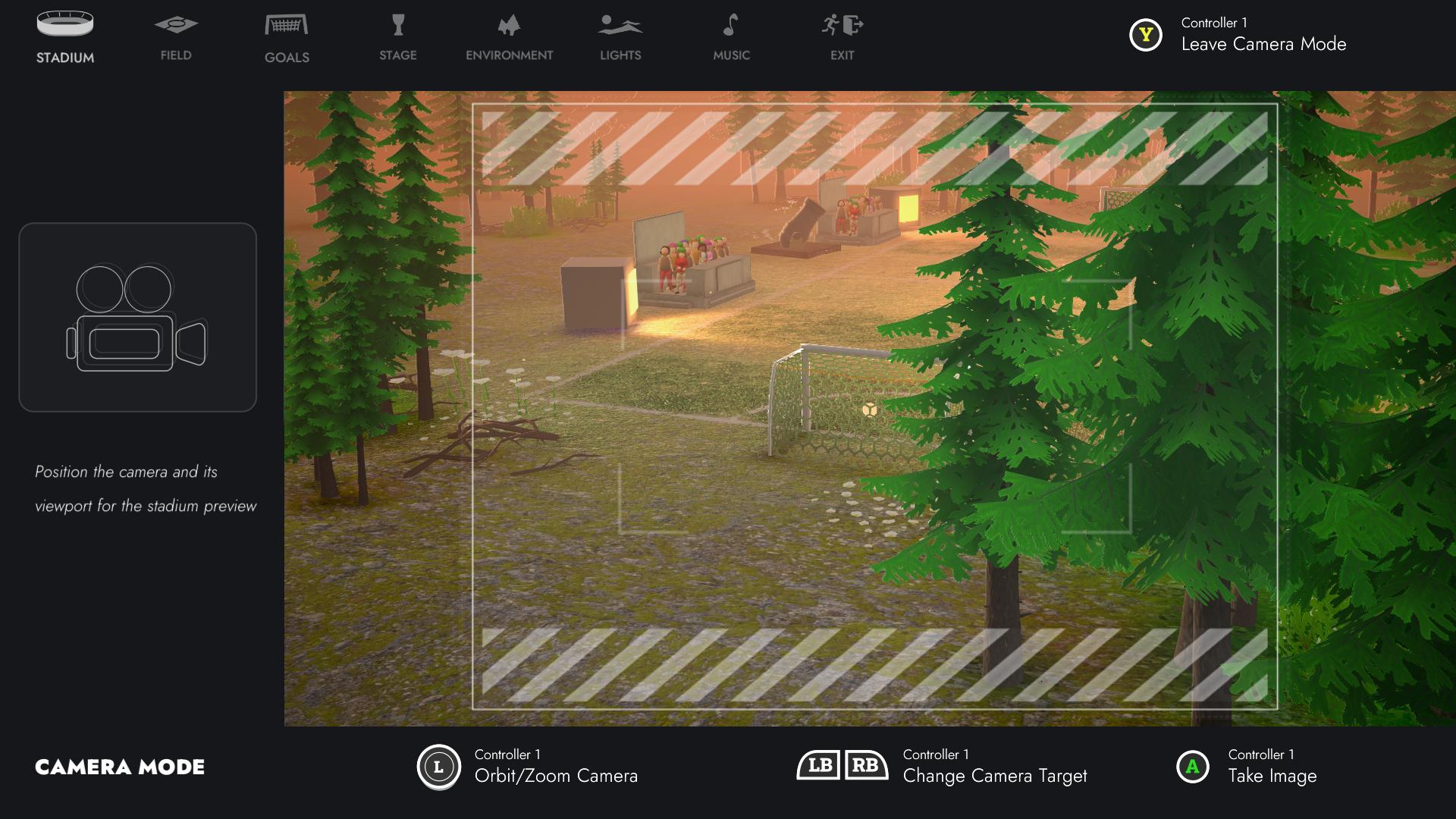This screenshot has height=819, width=1456.
Task: Switch to the Field tab
Action: pos(176,38)
